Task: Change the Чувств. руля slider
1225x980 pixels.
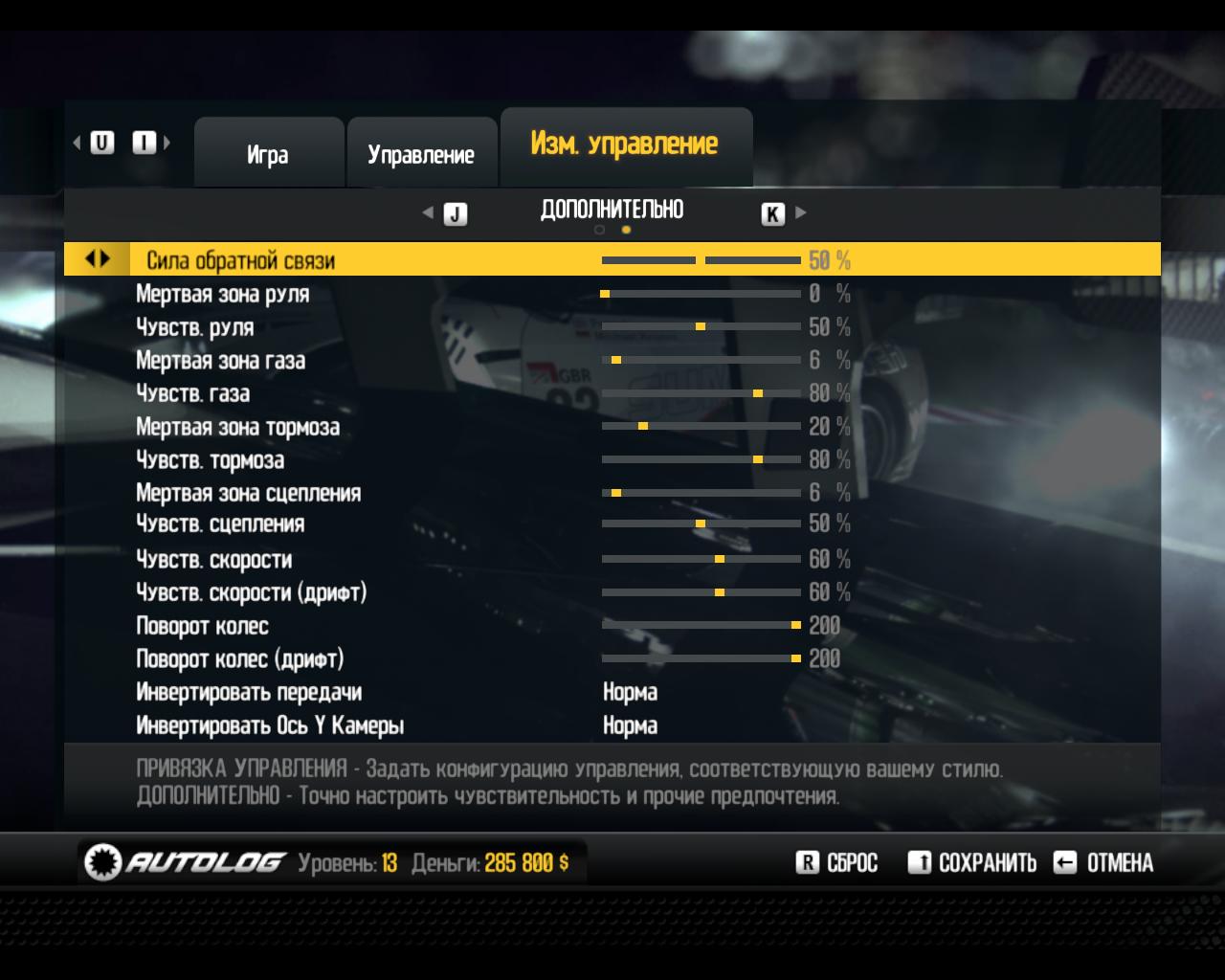Action: coord(701,327)
